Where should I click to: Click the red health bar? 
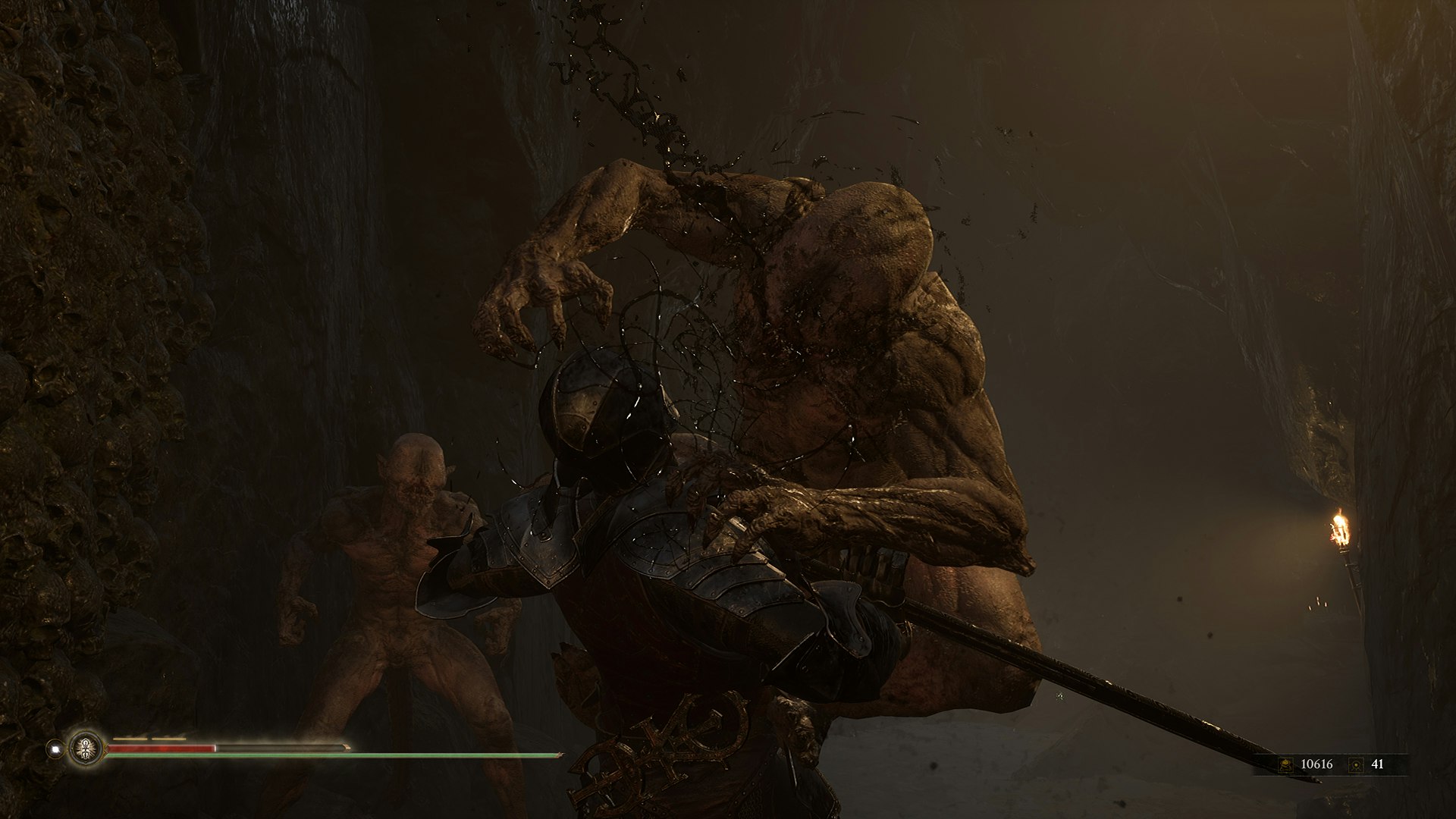[159, 748]
